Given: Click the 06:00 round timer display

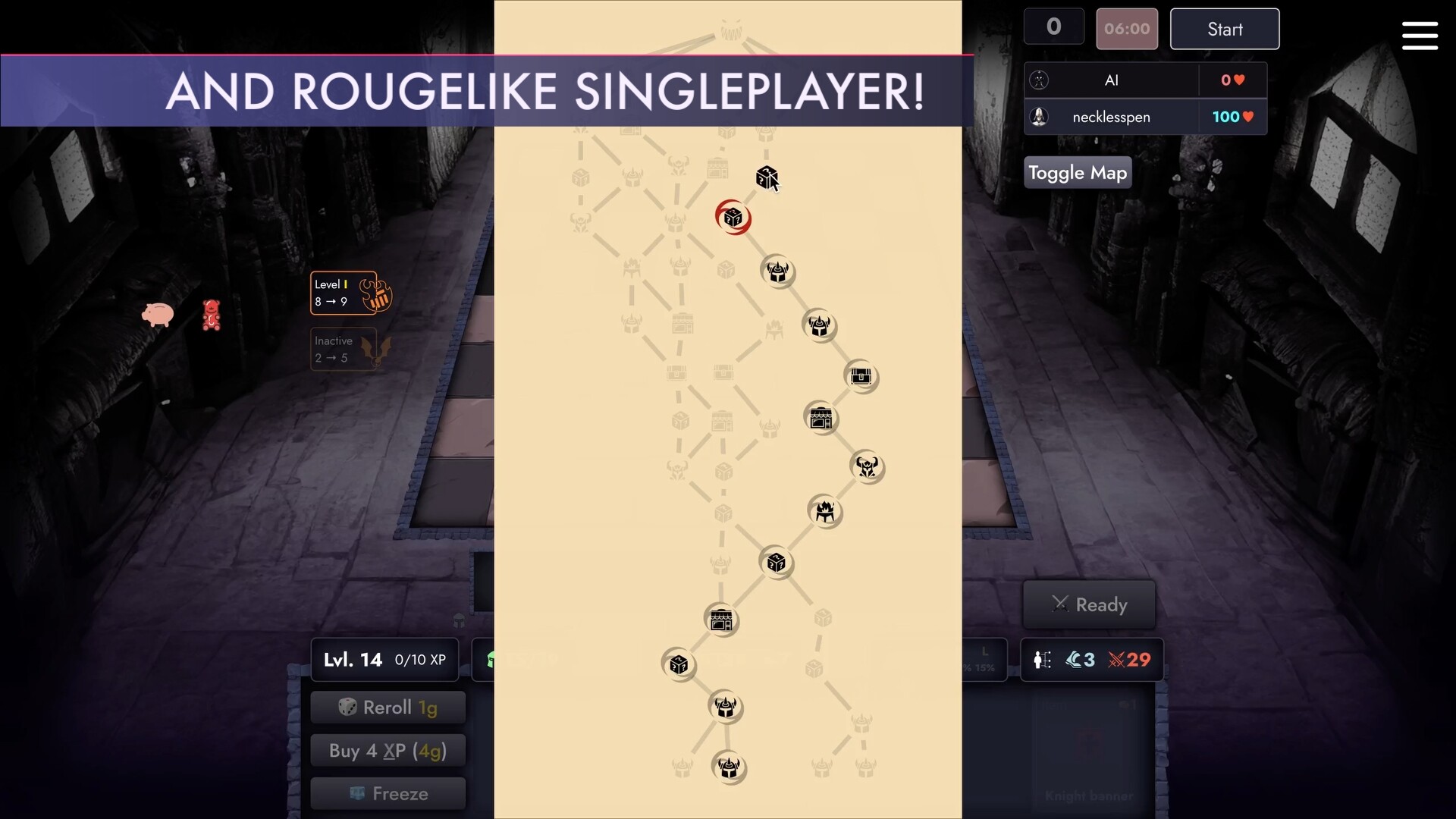Looking at the screenshot, I should (x=1127, y=29).
